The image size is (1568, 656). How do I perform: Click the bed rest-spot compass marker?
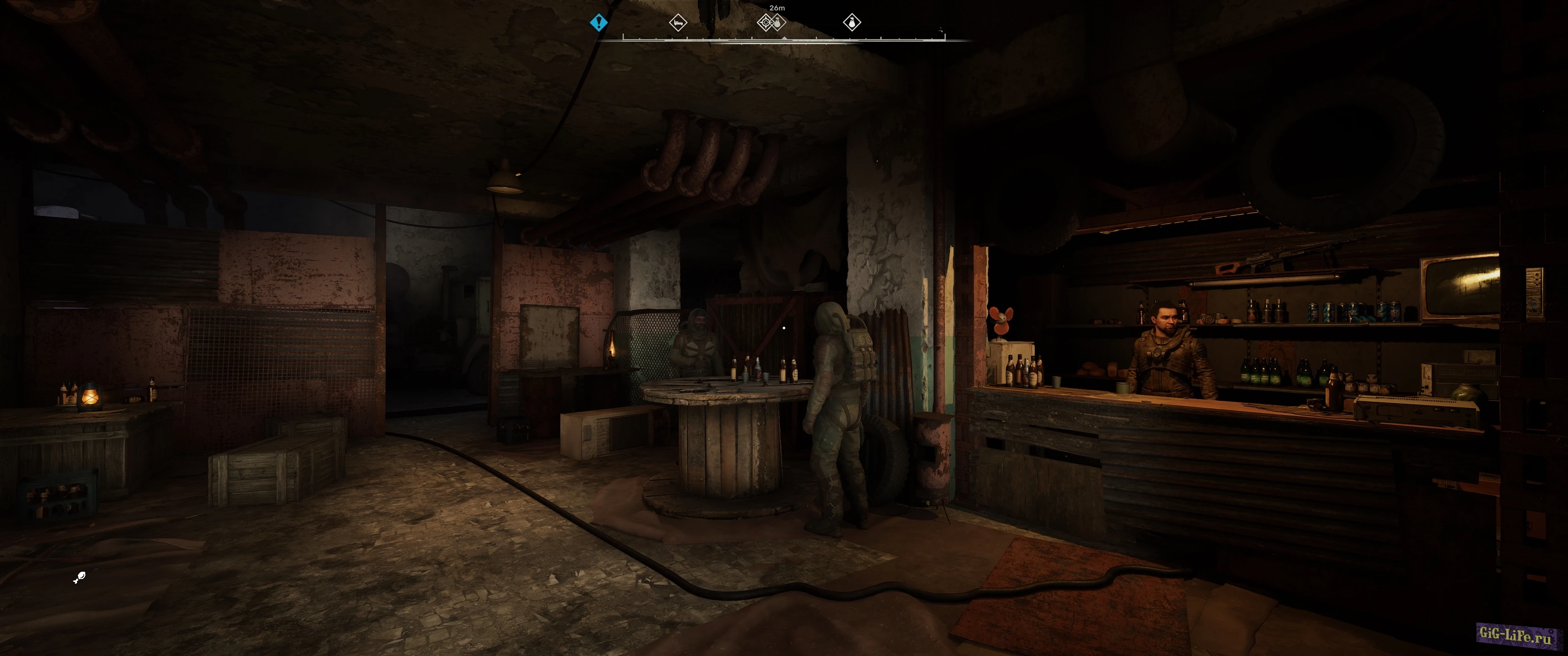pyautogui.click(x=677, y=23)
